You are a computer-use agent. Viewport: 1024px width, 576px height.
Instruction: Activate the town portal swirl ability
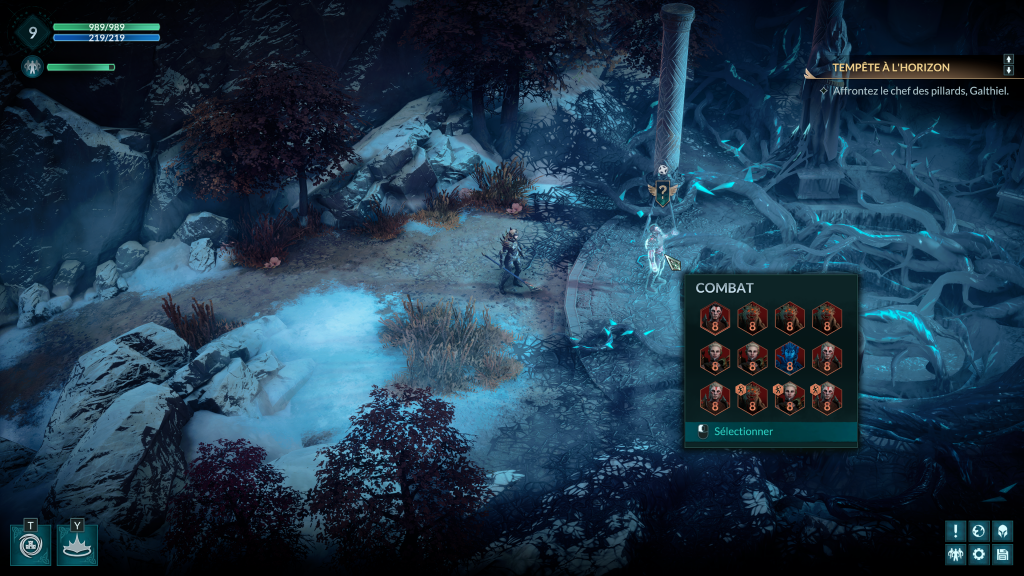click(30, 546)
